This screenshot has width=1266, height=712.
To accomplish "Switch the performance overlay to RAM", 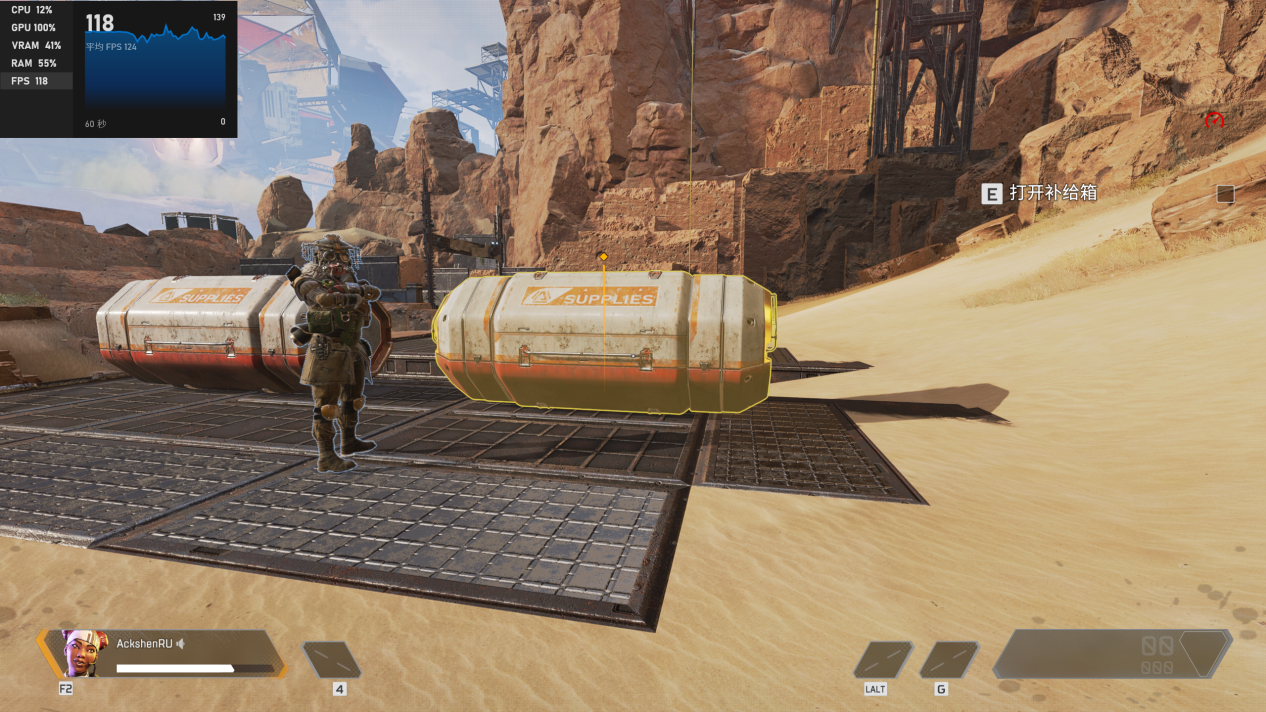I will click(x=35, y=63).
